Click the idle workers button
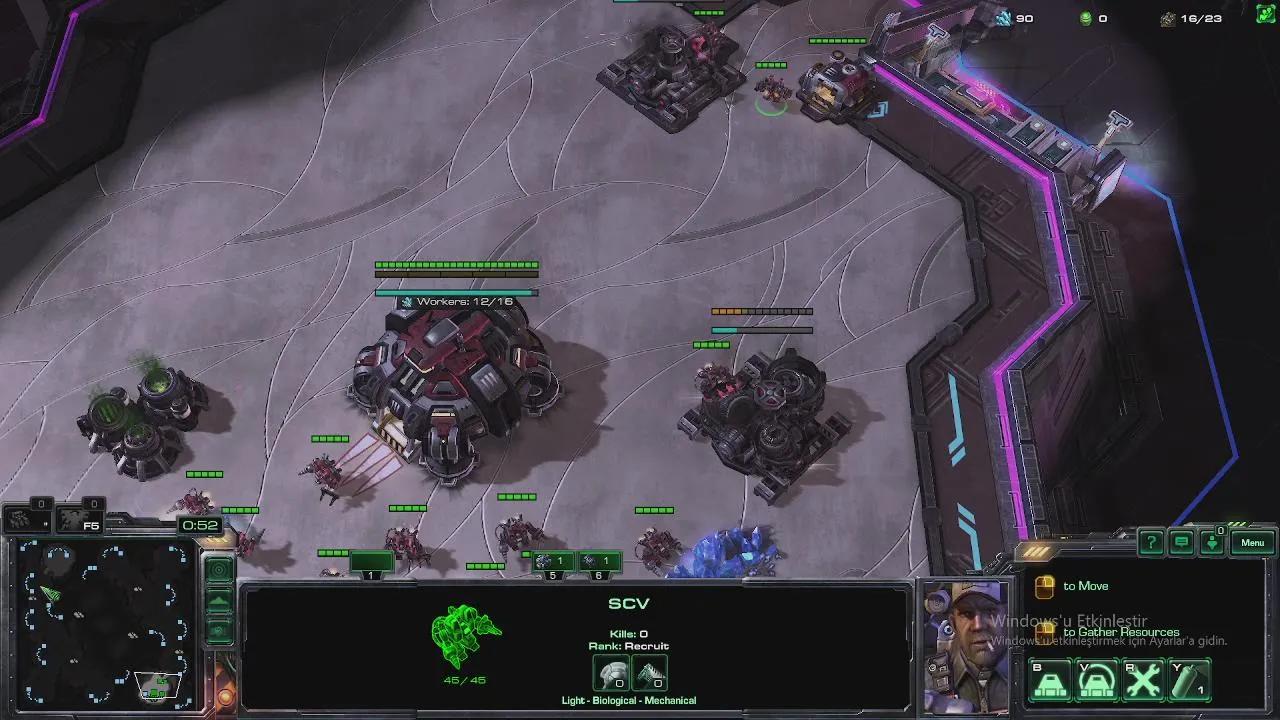1280x720 pixels. coord(26,519)
